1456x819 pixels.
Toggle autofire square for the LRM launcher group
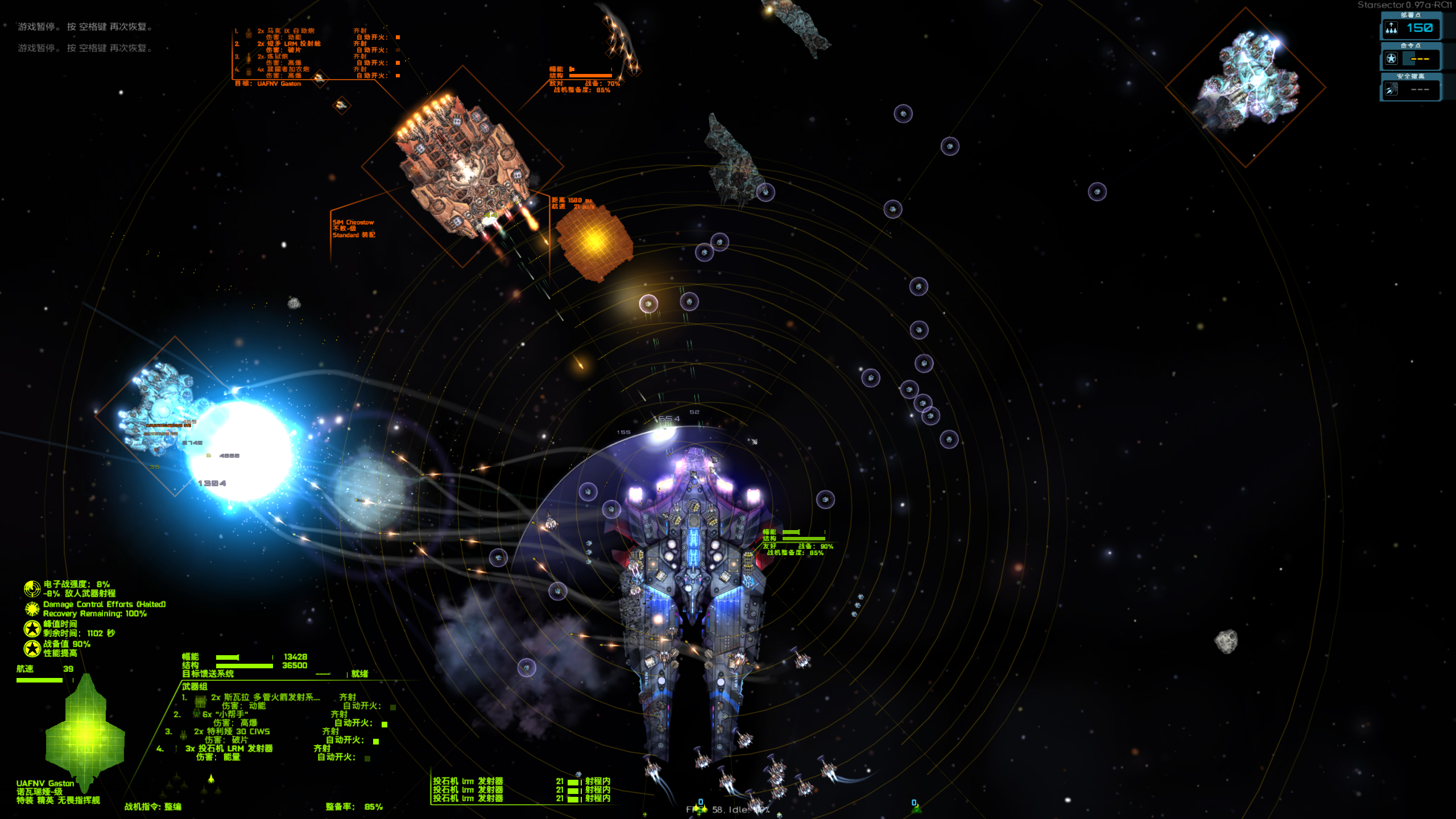point(367,758)
